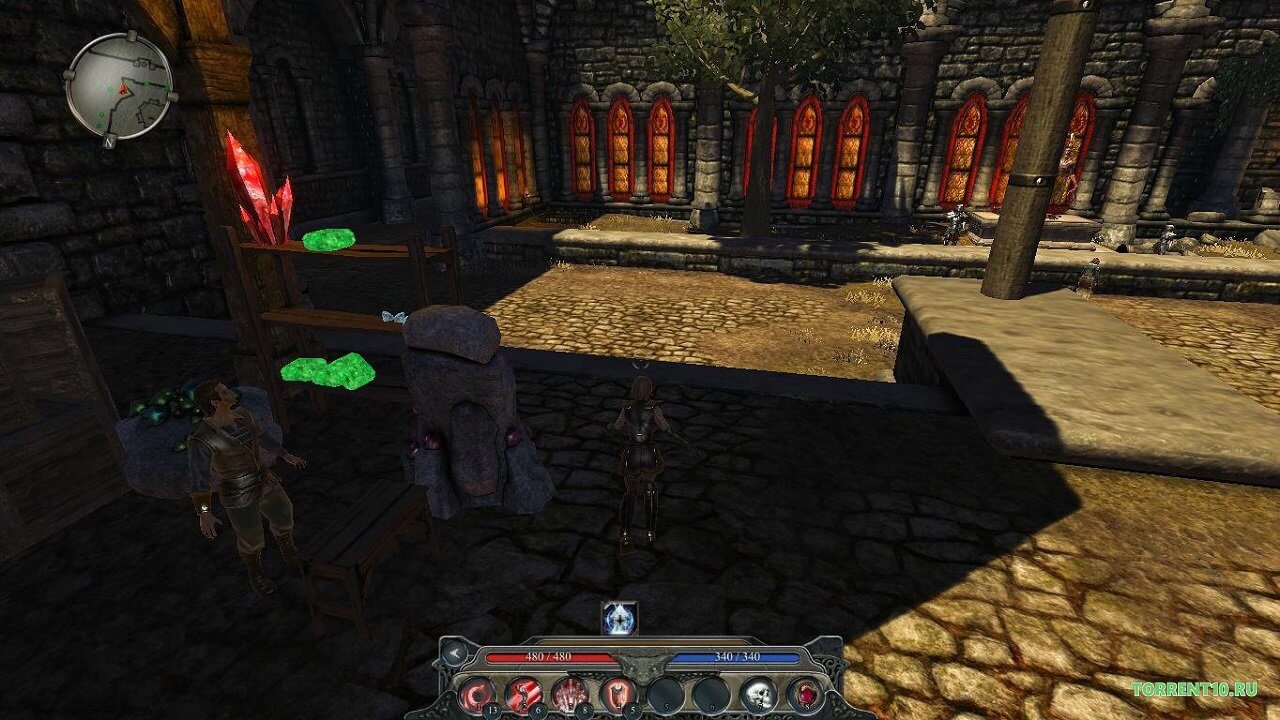Trigger the red multi-blade skill
This screenshot has height=720, width=1280.
click(570, 693)
